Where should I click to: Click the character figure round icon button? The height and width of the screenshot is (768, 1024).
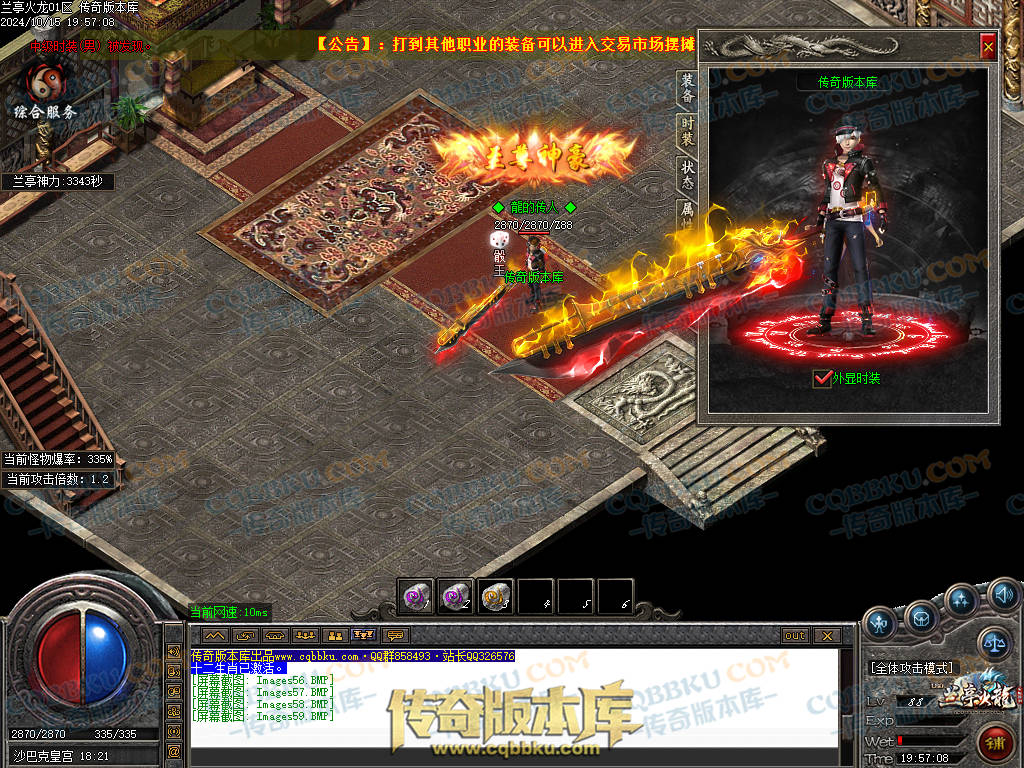881,624
